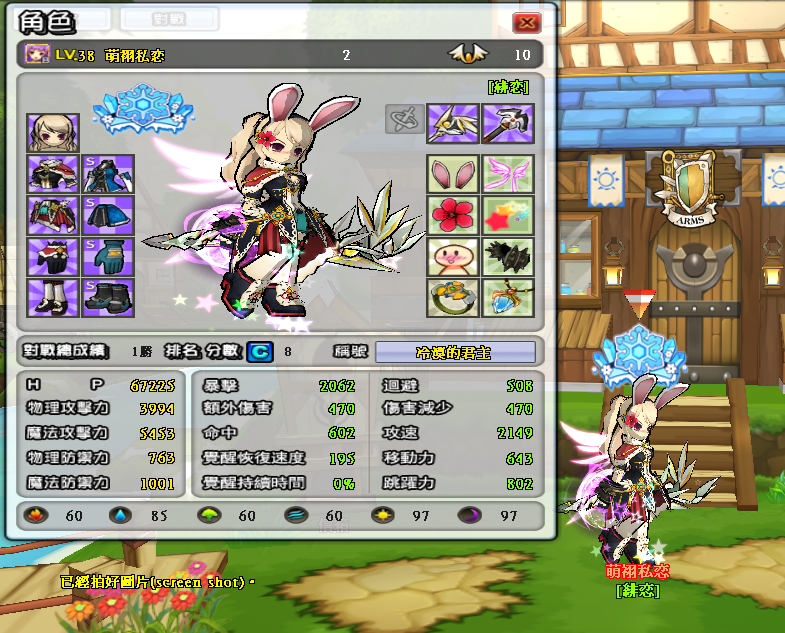Viewport: 785px width, 633px height.
Task: Select the pink pig face accessory slot
Action: (x=452, y=257)
